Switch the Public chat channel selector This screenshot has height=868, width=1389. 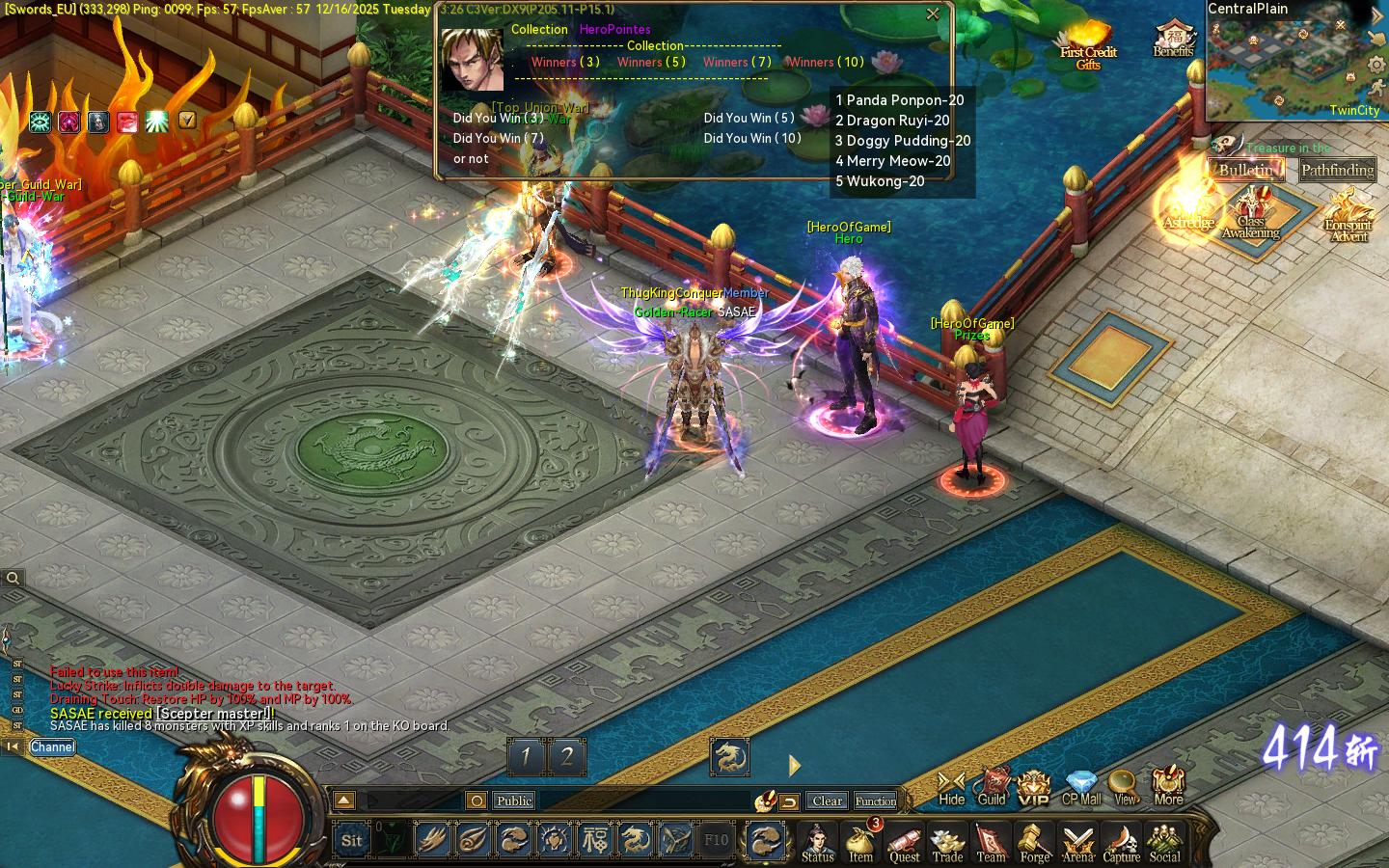coord(514,800)
